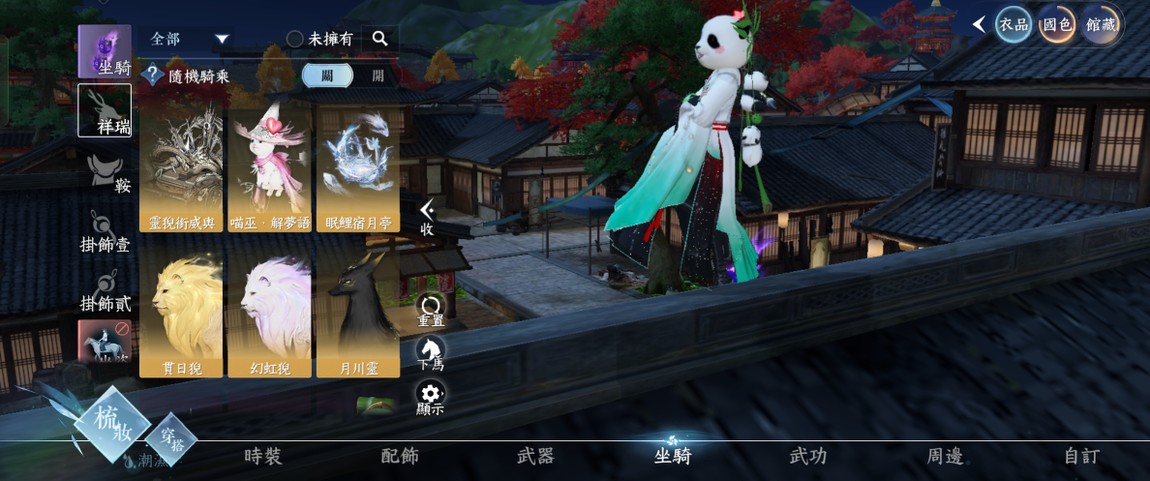Set random riding to 關 off
Viewport: 1150px width, 481px height.
tap(327, 75)
